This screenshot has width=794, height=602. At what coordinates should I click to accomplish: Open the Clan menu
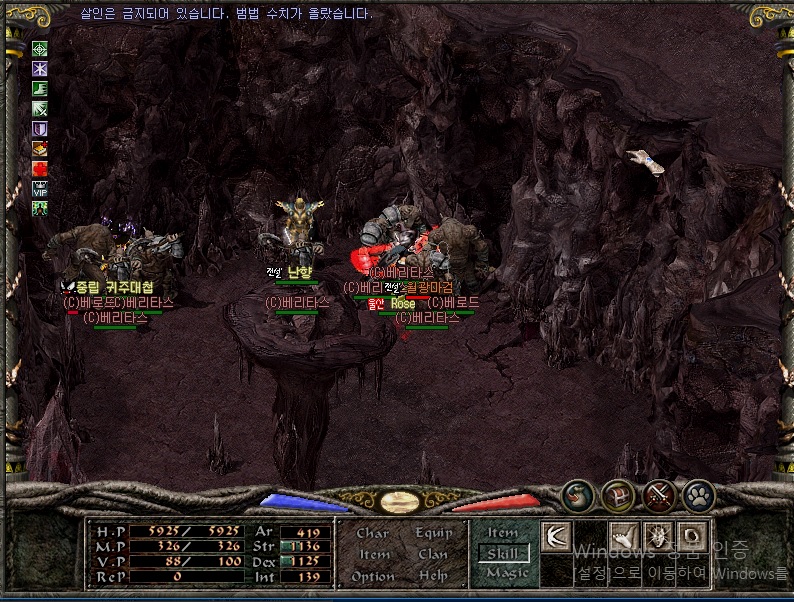pos(433,554)
